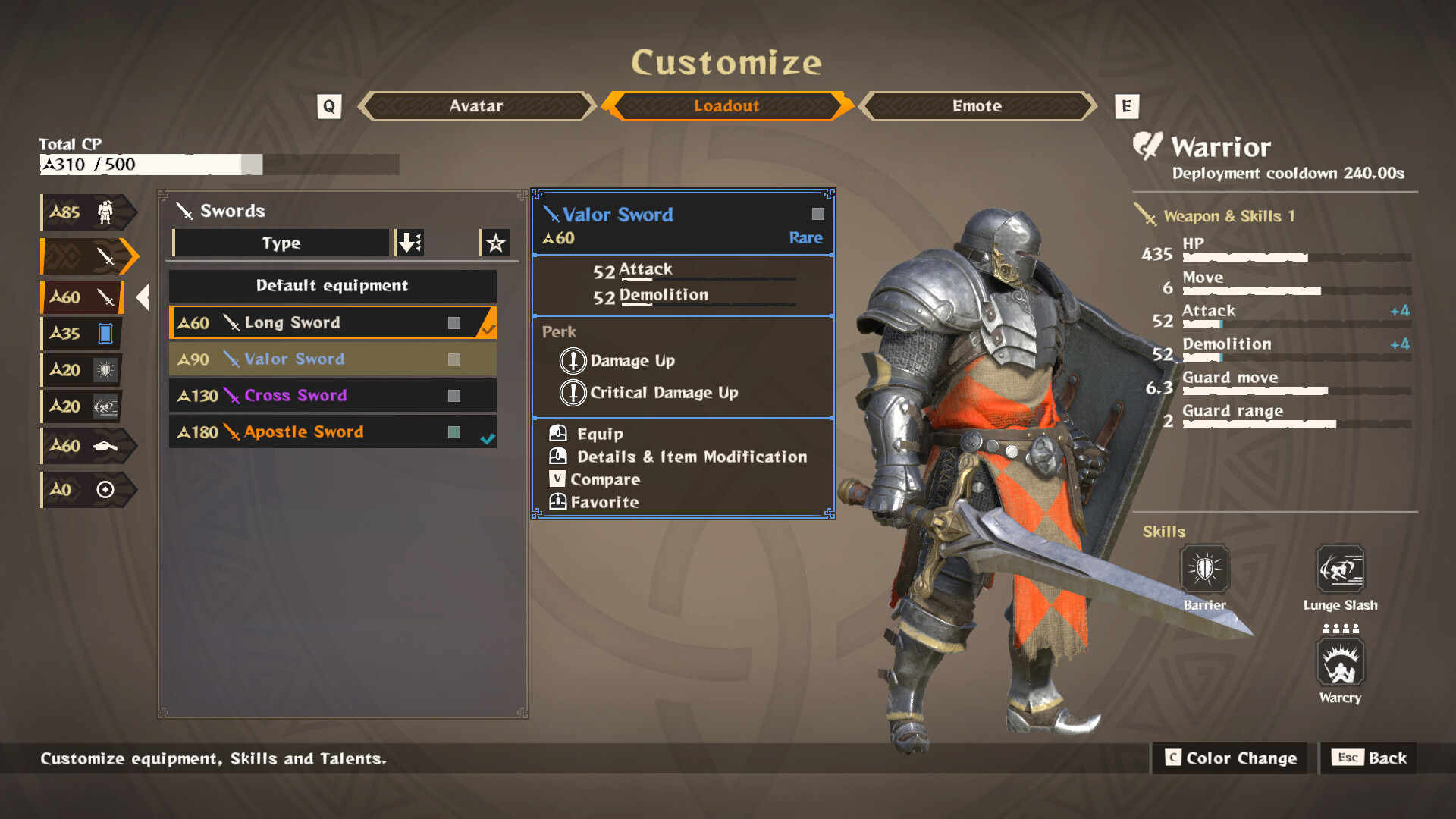Toggle the favorites star filter

coord(495,243)
